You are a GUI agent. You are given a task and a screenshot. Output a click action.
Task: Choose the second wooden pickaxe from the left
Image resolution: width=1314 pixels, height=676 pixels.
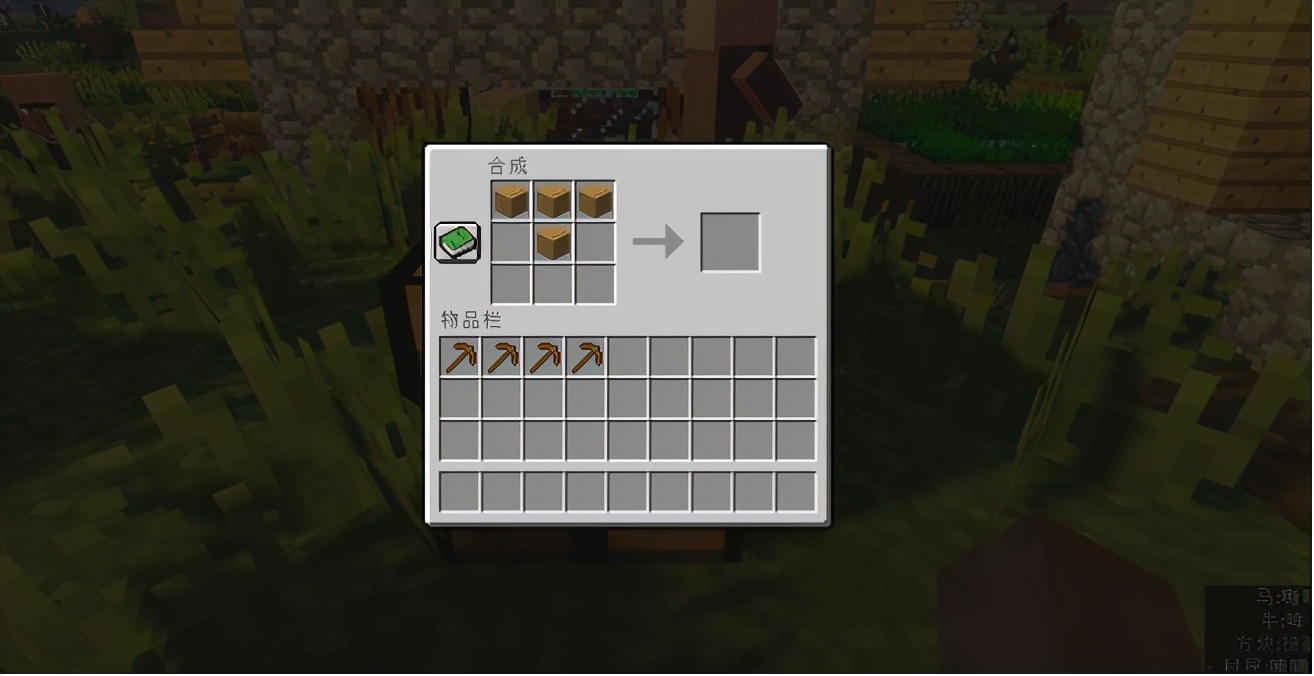click(x=502, y=357)
